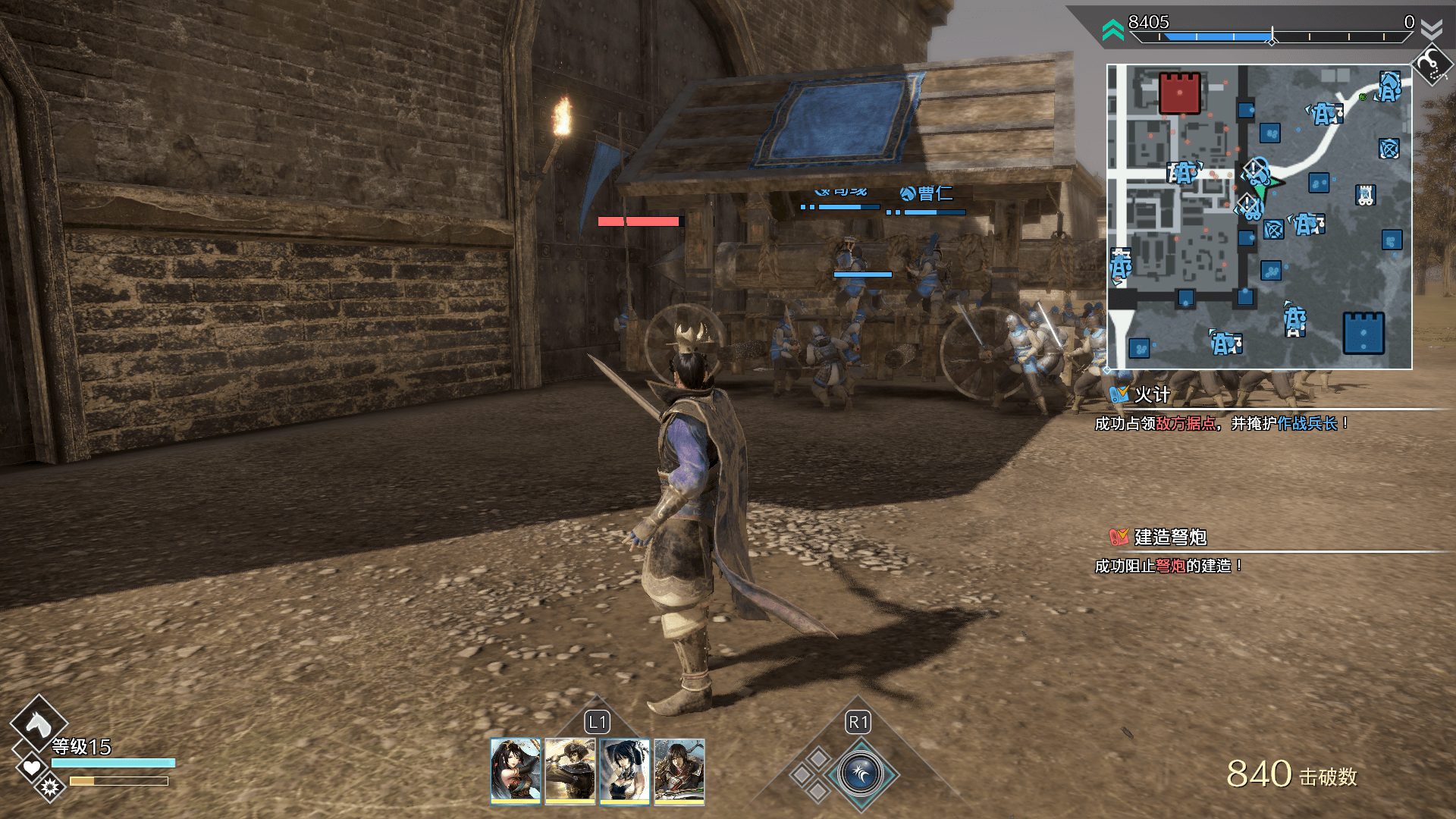Click the green double-chevron ally morale icon
The height and width of the screenshot is (819, 1456).
pyautogui.click(x=1112, y=30)
